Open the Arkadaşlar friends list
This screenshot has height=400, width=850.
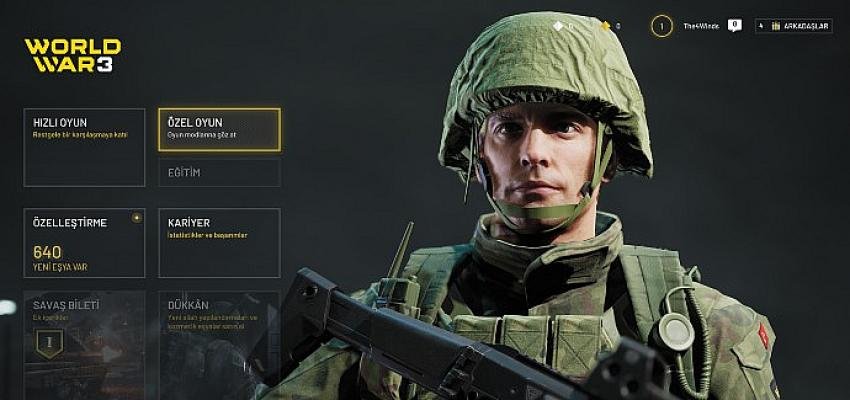[794, 26]
